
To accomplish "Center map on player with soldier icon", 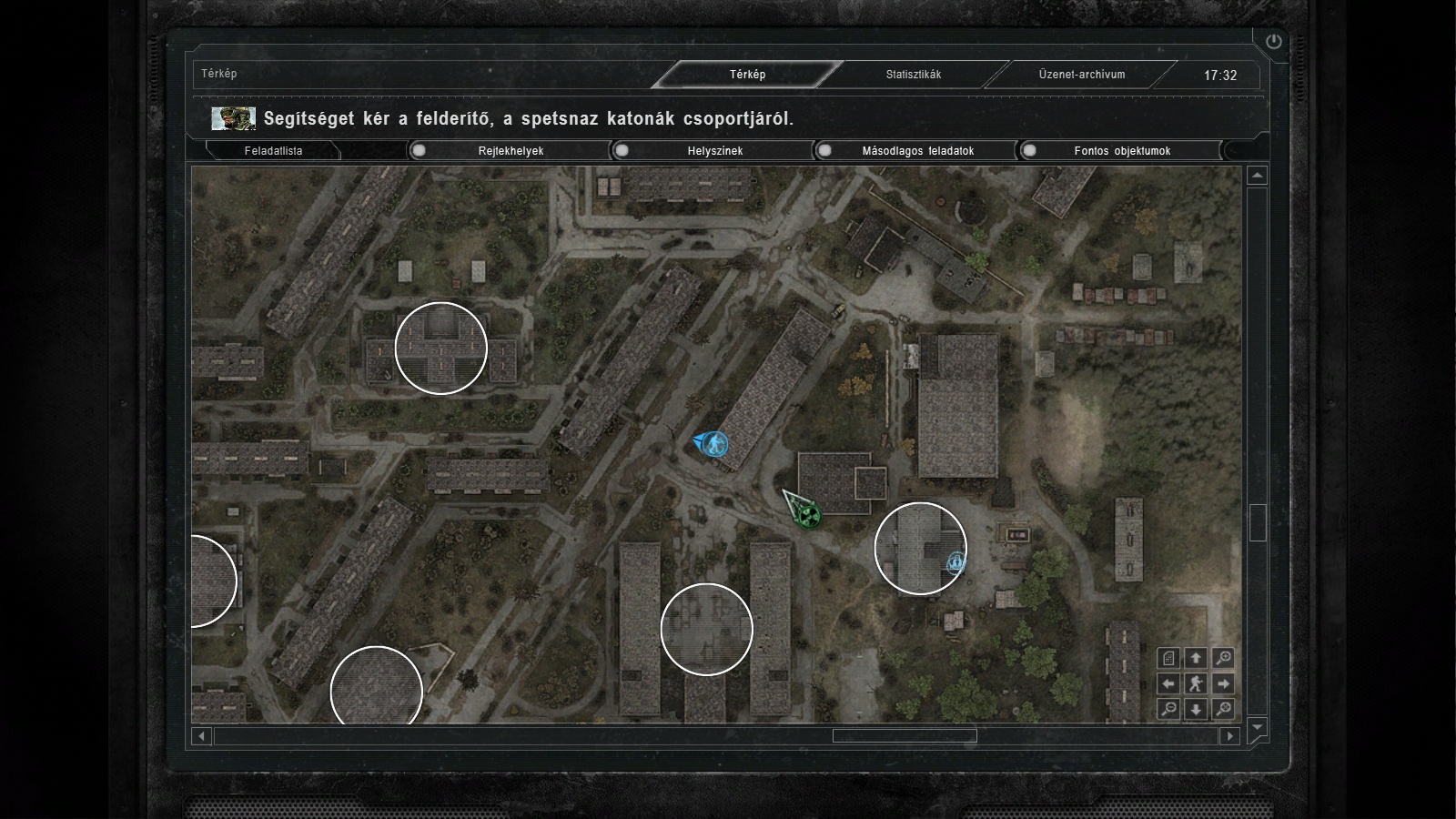I will click(1196, 683).
